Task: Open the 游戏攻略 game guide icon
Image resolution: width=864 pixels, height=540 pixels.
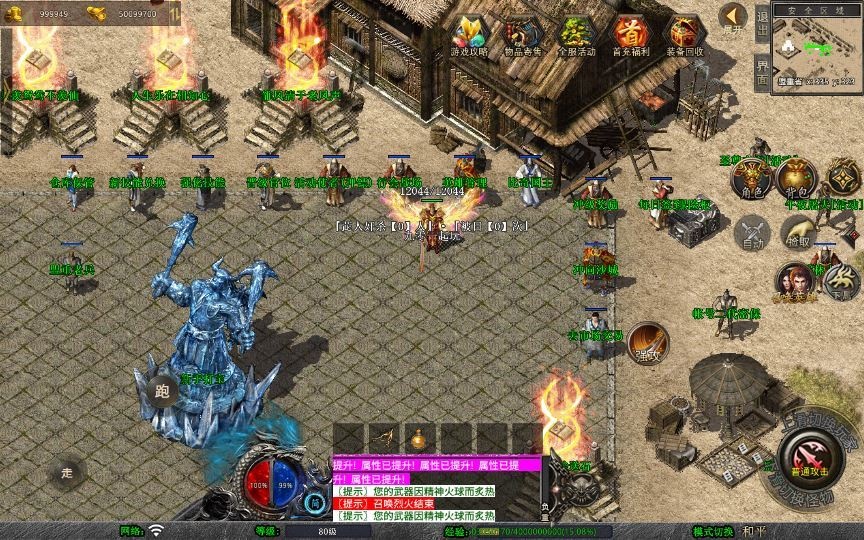Action: (x=469, y=35)
